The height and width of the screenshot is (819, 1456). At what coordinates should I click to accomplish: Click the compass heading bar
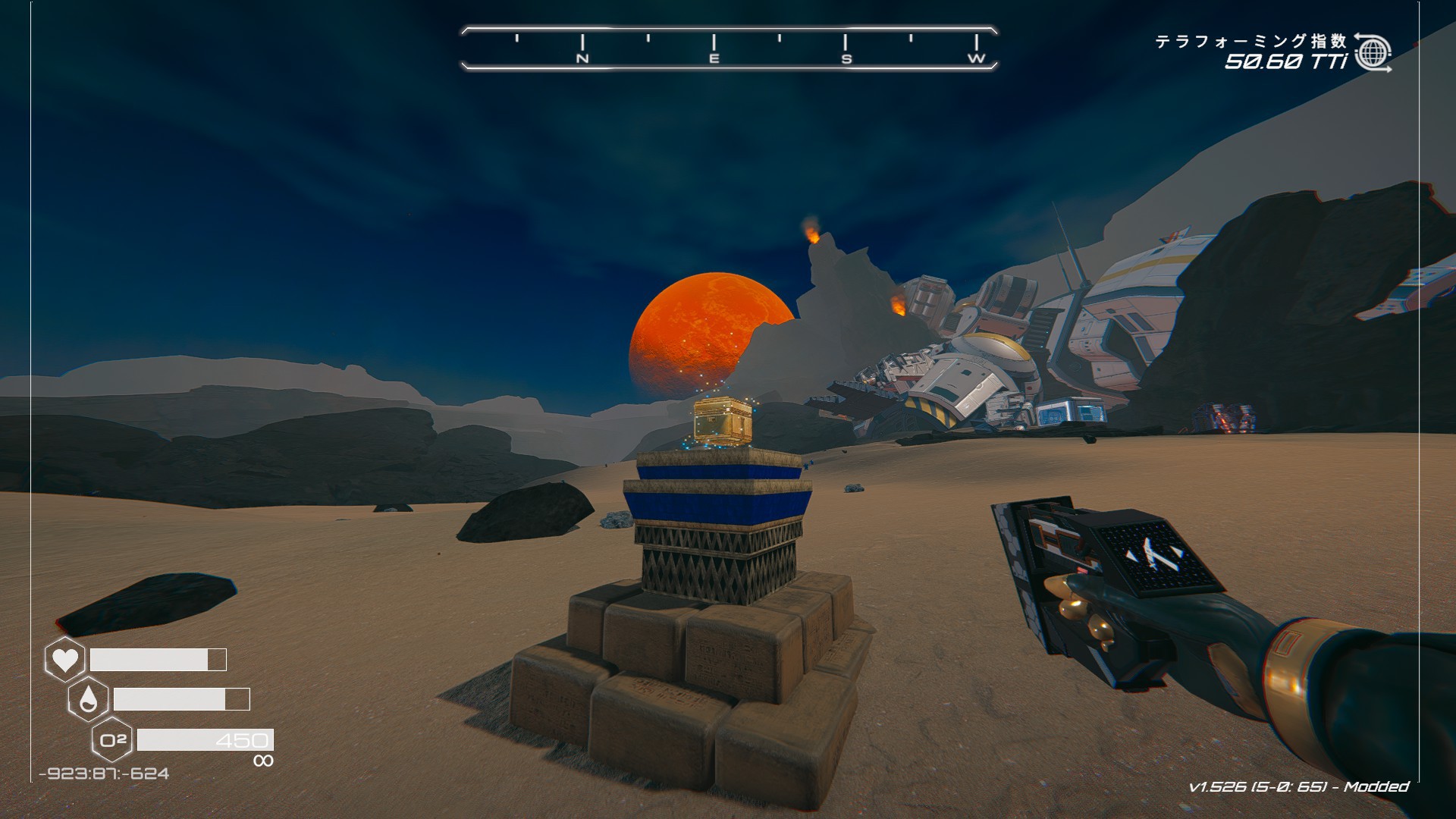point(729,49)
